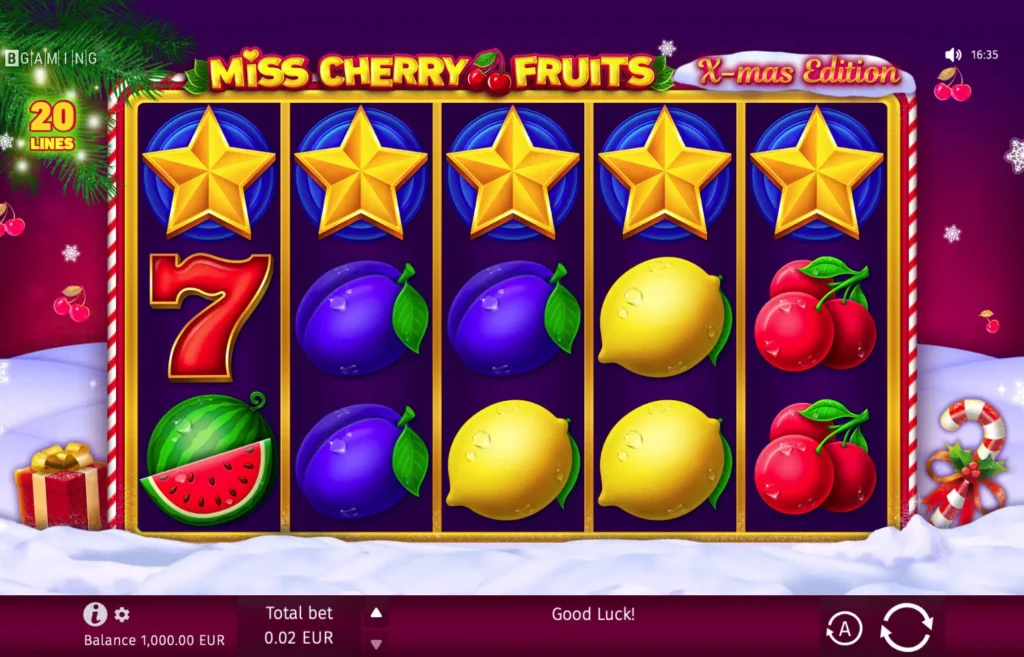Open the autoplay button marked A
This screenshot has width=1024, height=657.
[x=845, y=629]
